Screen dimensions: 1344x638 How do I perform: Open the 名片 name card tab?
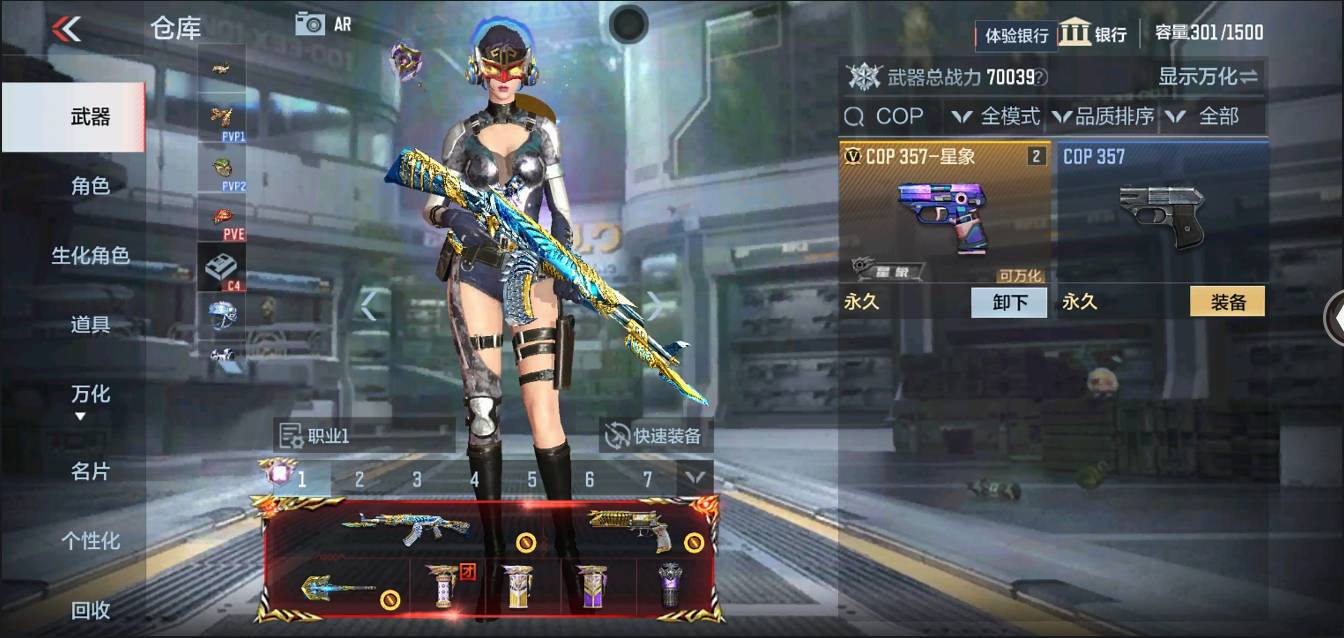(90, 471)
